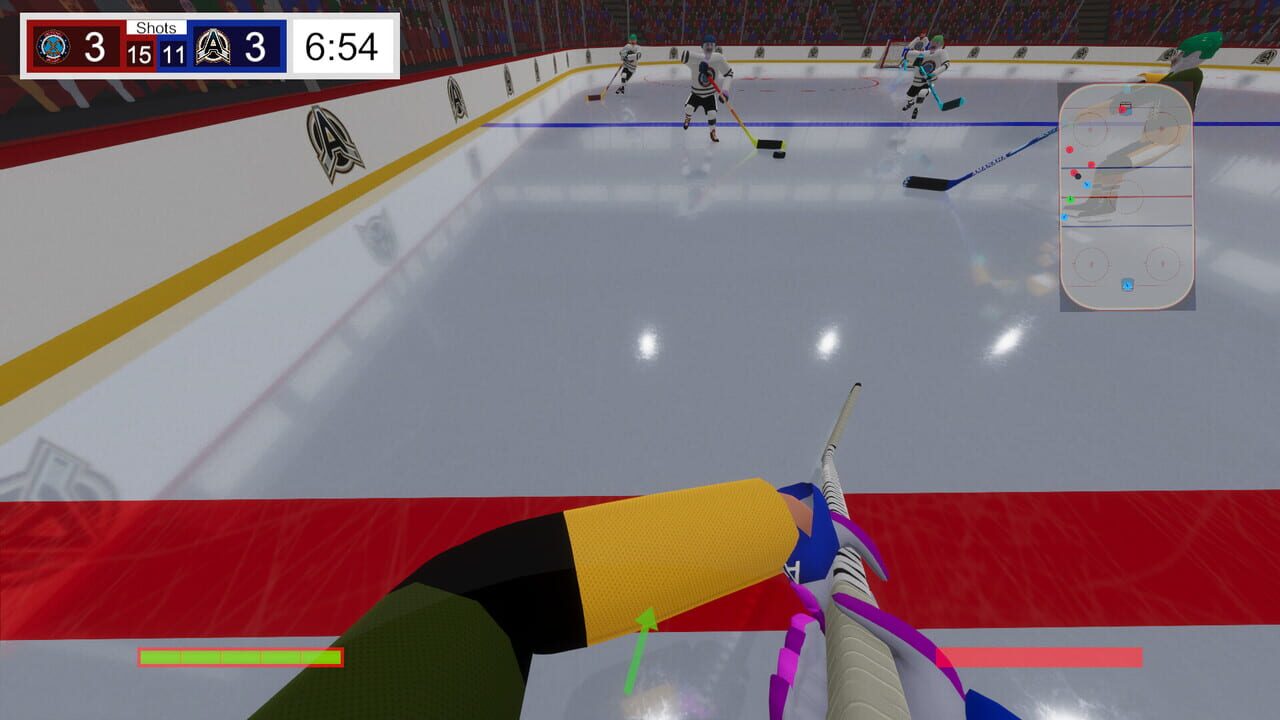Click a light-blue teammate dot on the minimap

click(1085, 185)
